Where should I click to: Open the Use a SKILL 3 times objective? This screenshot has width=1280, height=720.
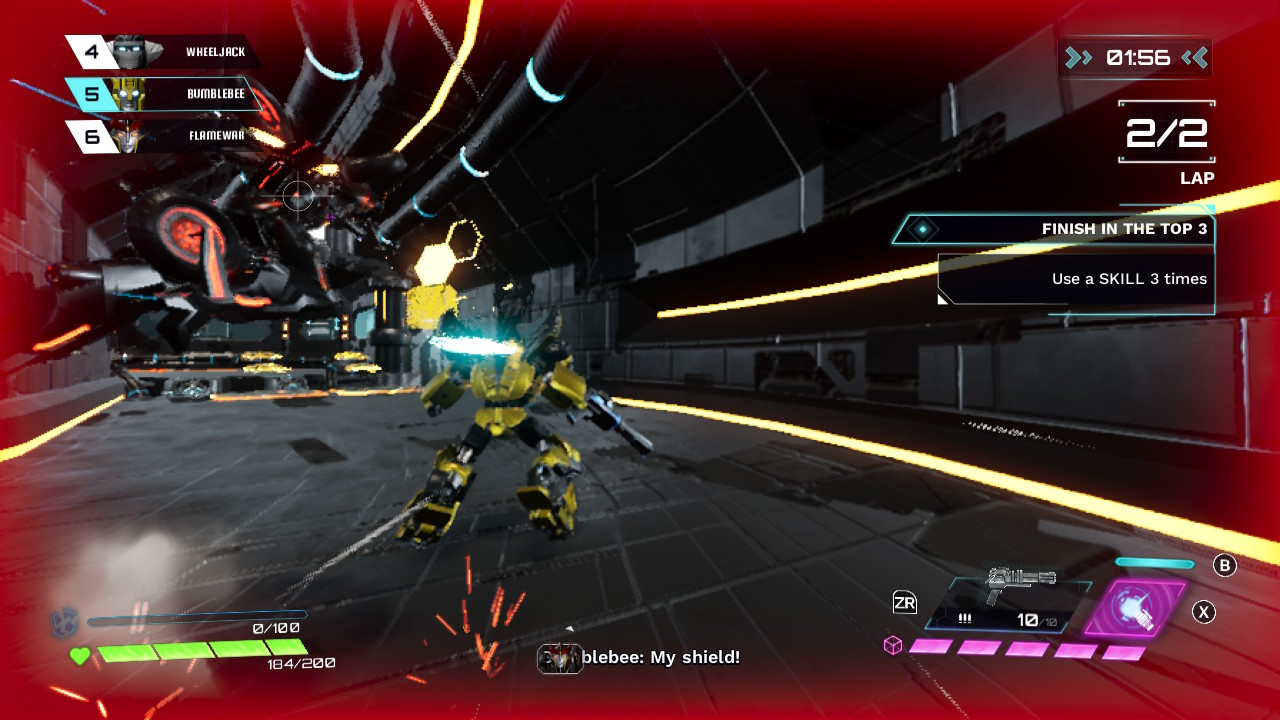[1076, 279]
